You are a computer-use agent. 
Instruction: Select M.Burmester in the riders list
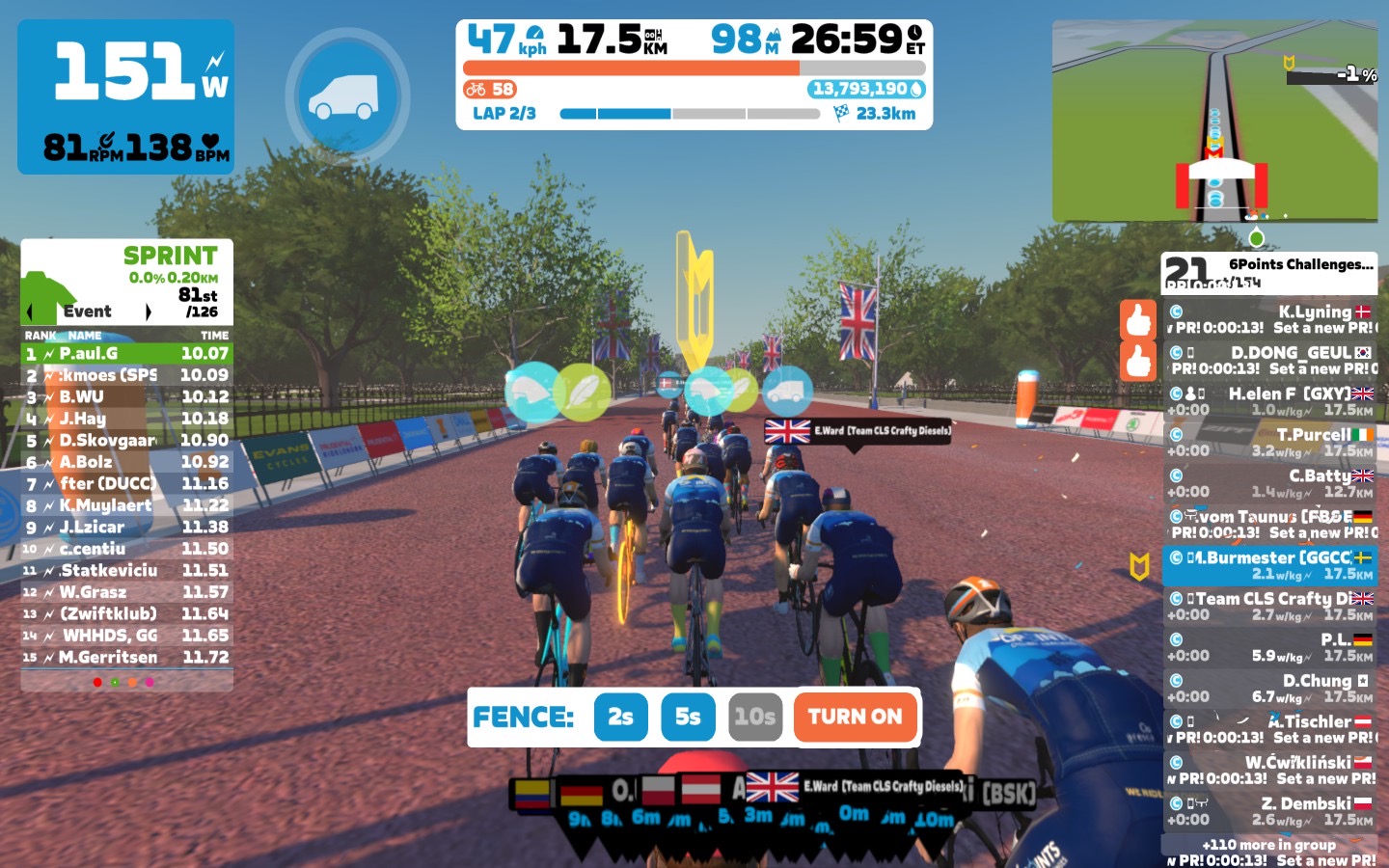point(1269,566)
